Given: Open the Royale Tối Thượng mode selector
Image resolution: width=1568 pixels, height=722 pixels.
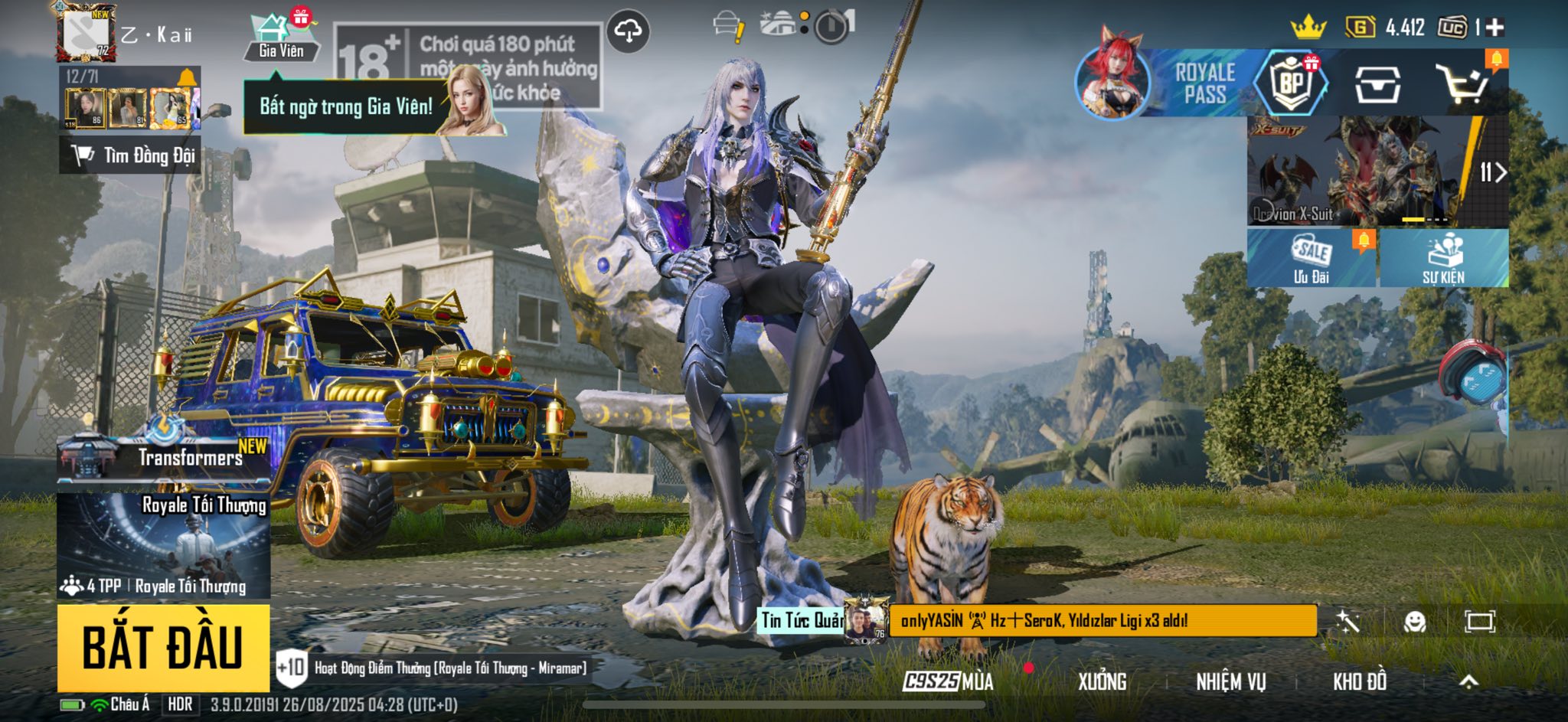Looking at the screenshot, I should (x=163, y=545).
